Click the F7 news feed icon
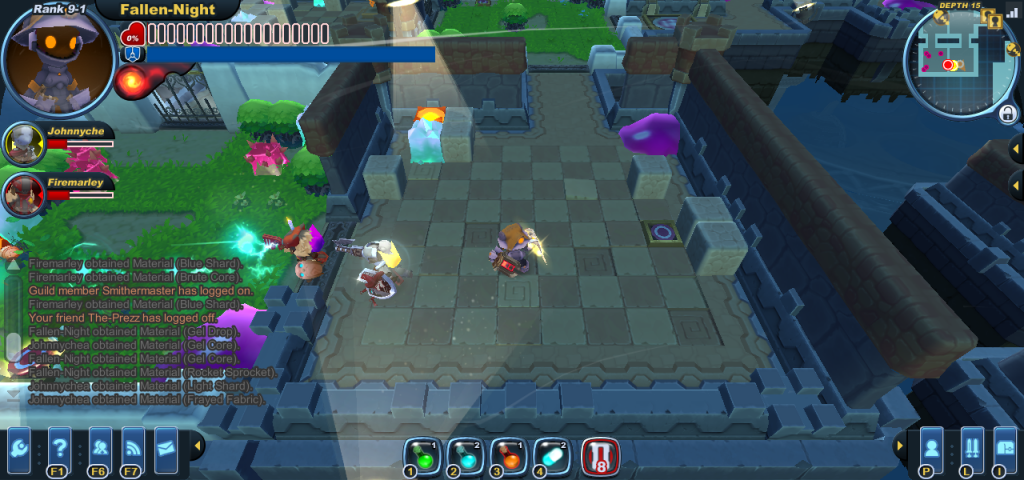The width and height of the screenshot is (1024, 480). (x=133, y=444)
